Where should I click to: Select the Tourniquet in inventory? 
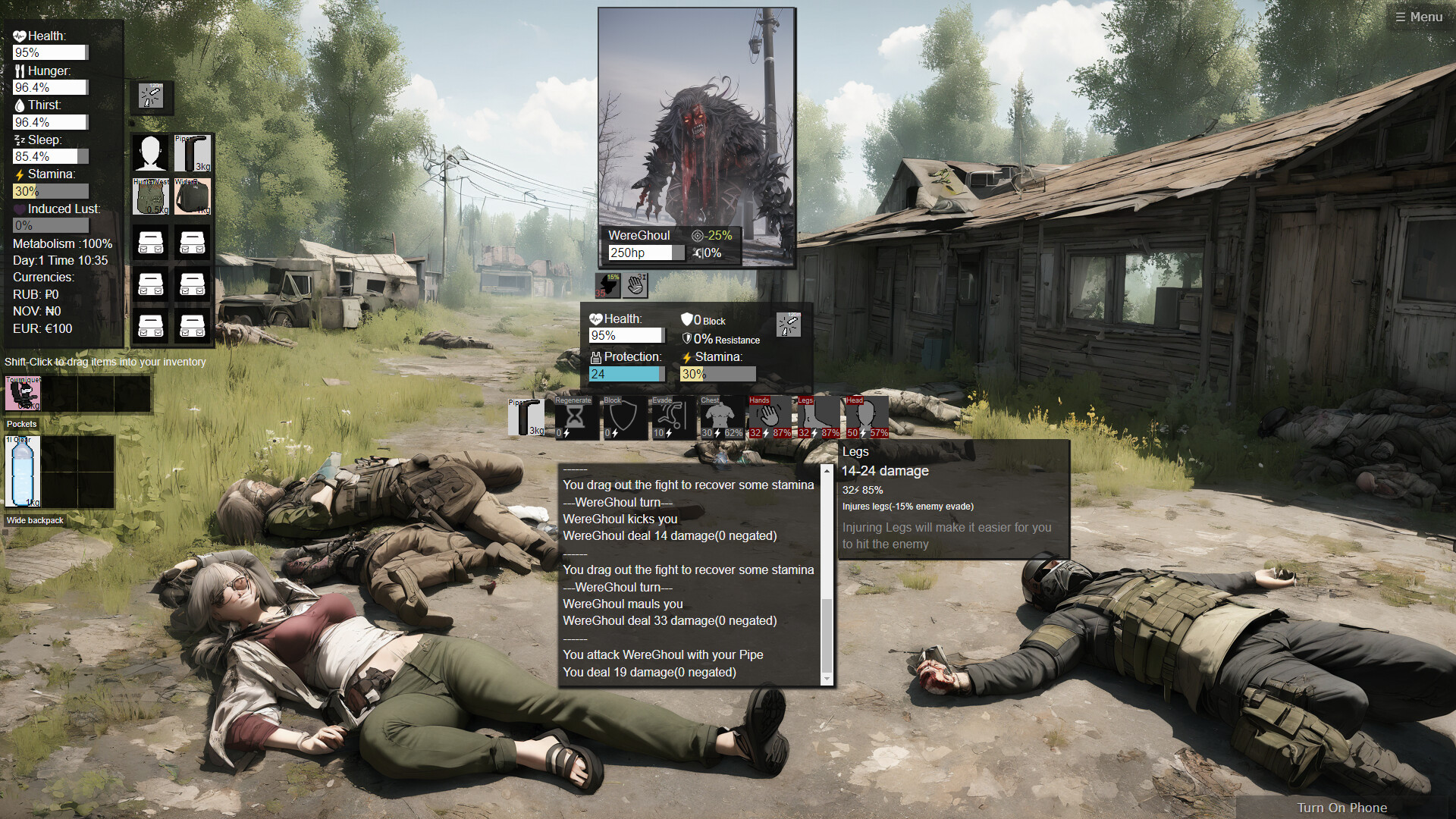[x=23, y=393]
